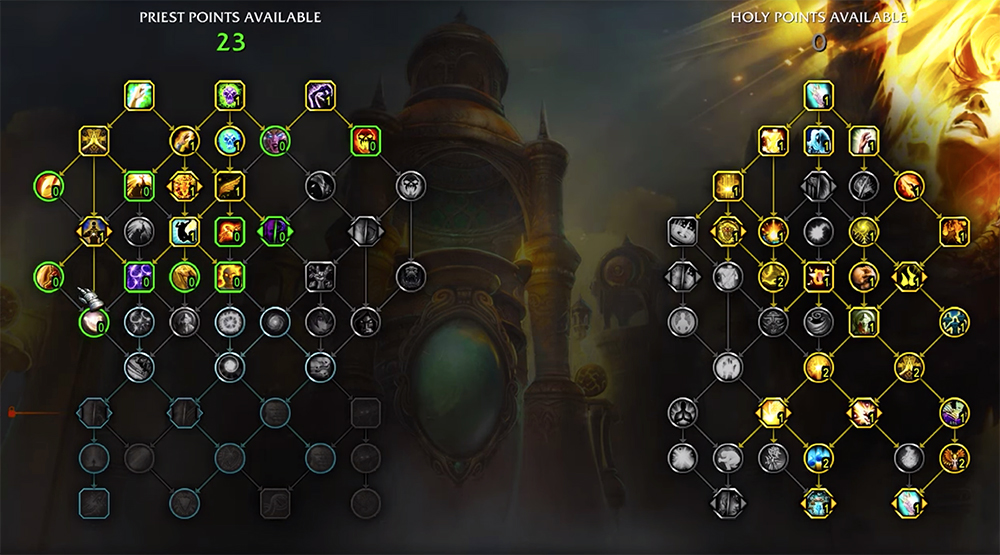This screenshot has height=555, width=1000.
Task: Pick the green hooded face Holy talent
Action: [x=863, y=321]
